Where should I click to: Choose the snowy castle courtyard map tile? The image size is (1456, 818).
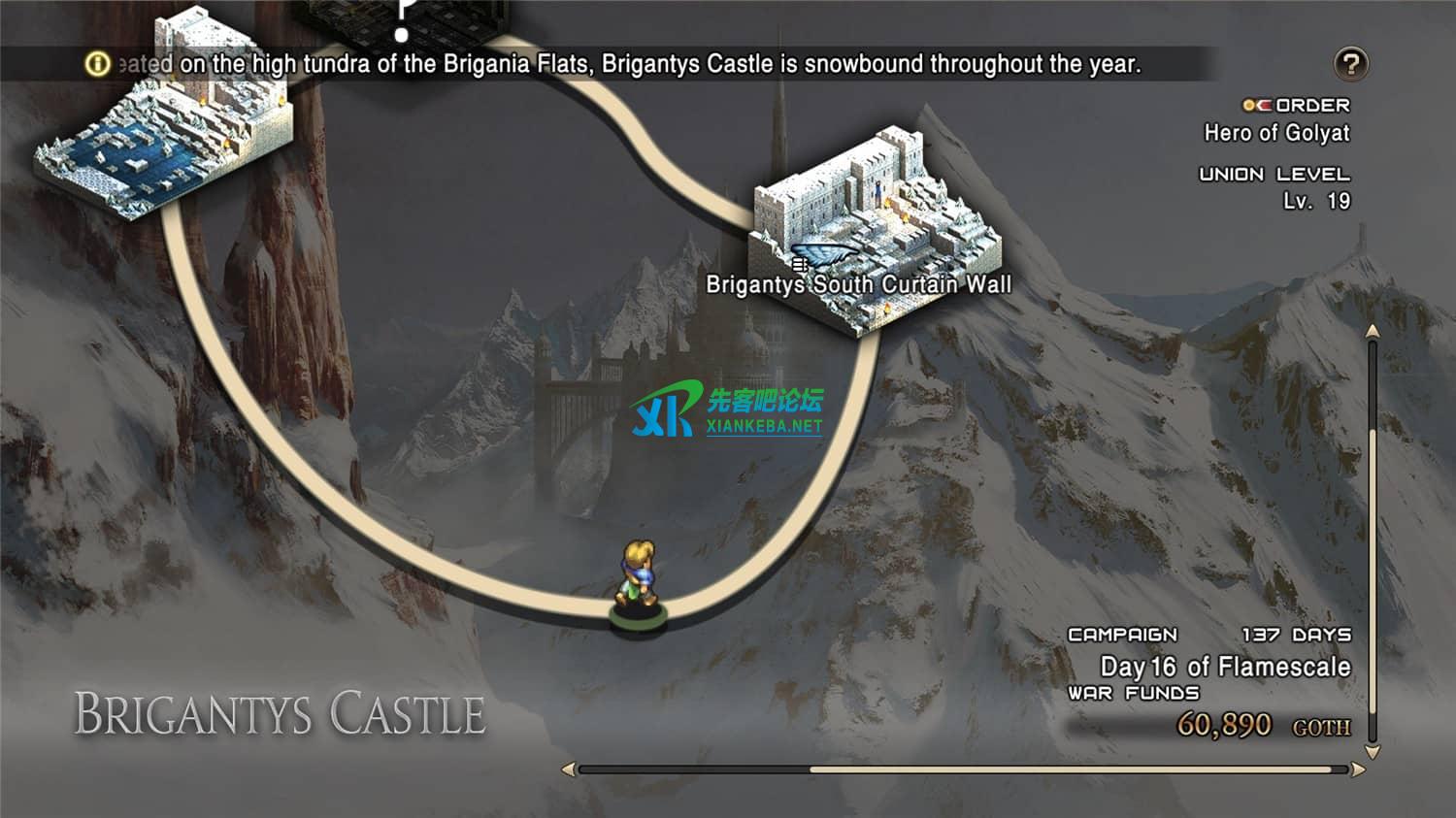click(162, 131)
